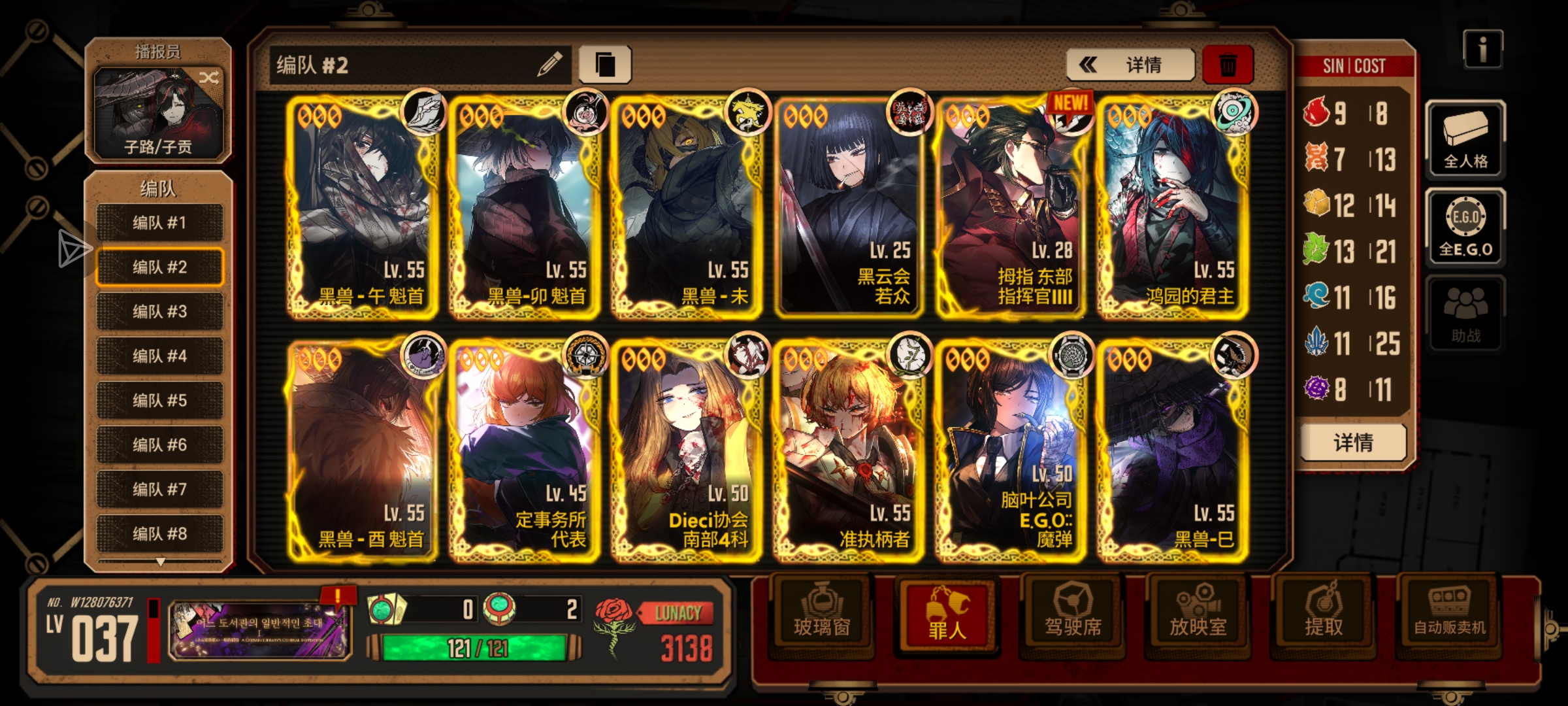Screen dimensions: 1568x706
Task: Select the 驾驶席 icon at the bottom
Action: coord(1071,614)
